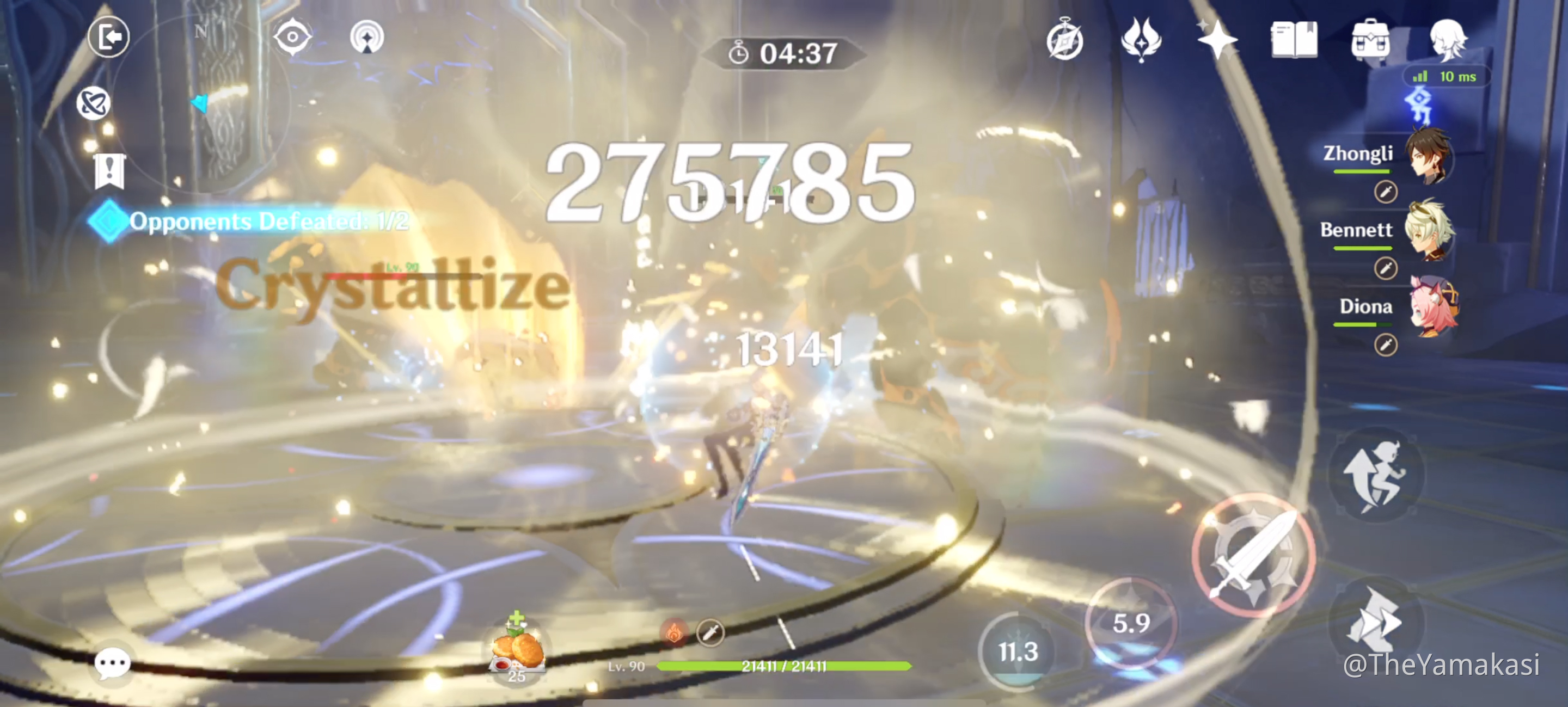
Task: Click the navigation beacon icon near the minimap
Action: pos(367,36)
